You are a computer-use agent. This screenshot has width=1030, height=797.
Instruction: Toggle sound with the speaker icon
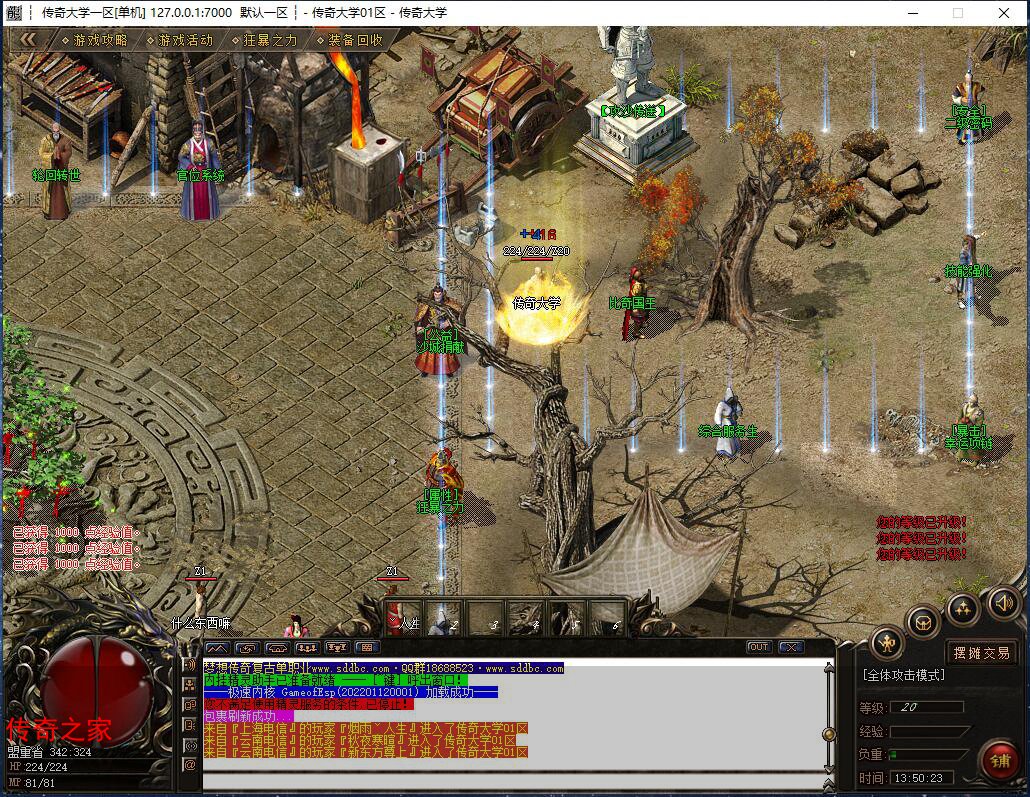click(1003, 602)
